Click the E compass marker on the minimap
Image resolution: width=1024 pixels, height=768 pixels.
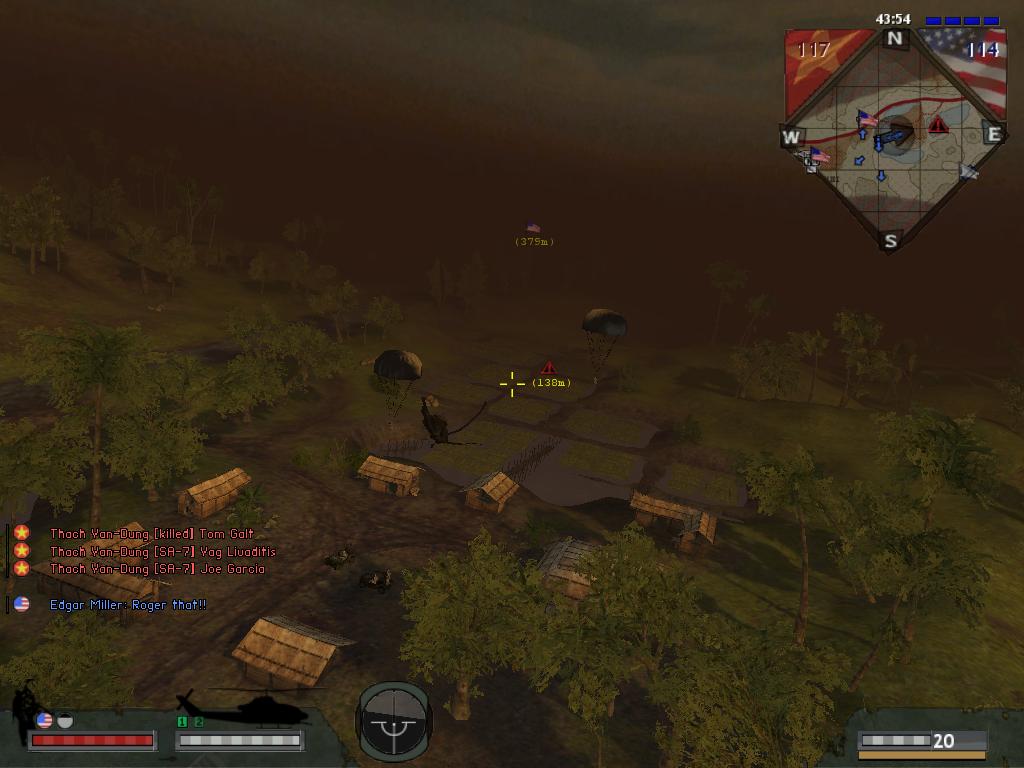pos(993,134)
